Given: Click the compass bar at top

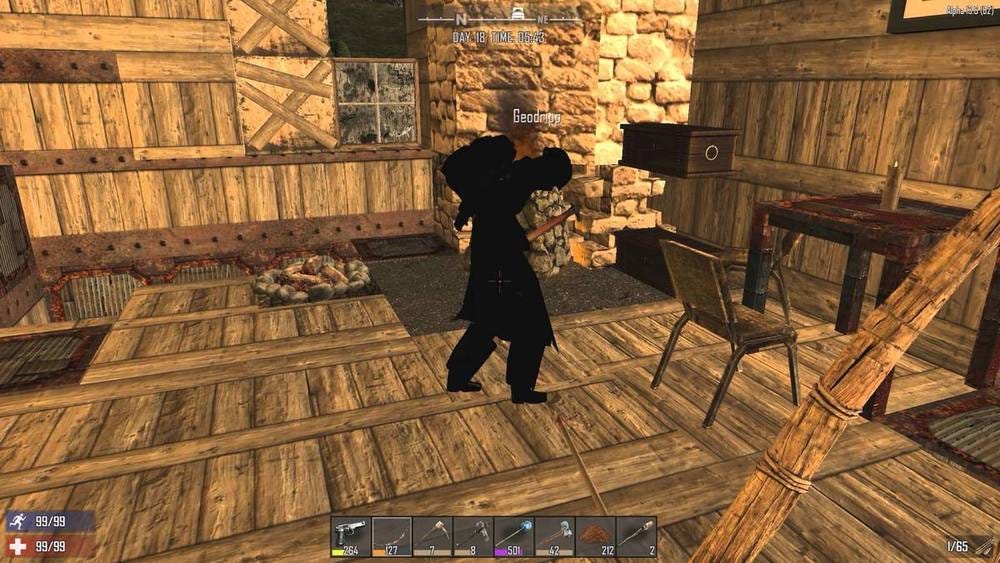Looking at the screenshot, I should [500, 17].
